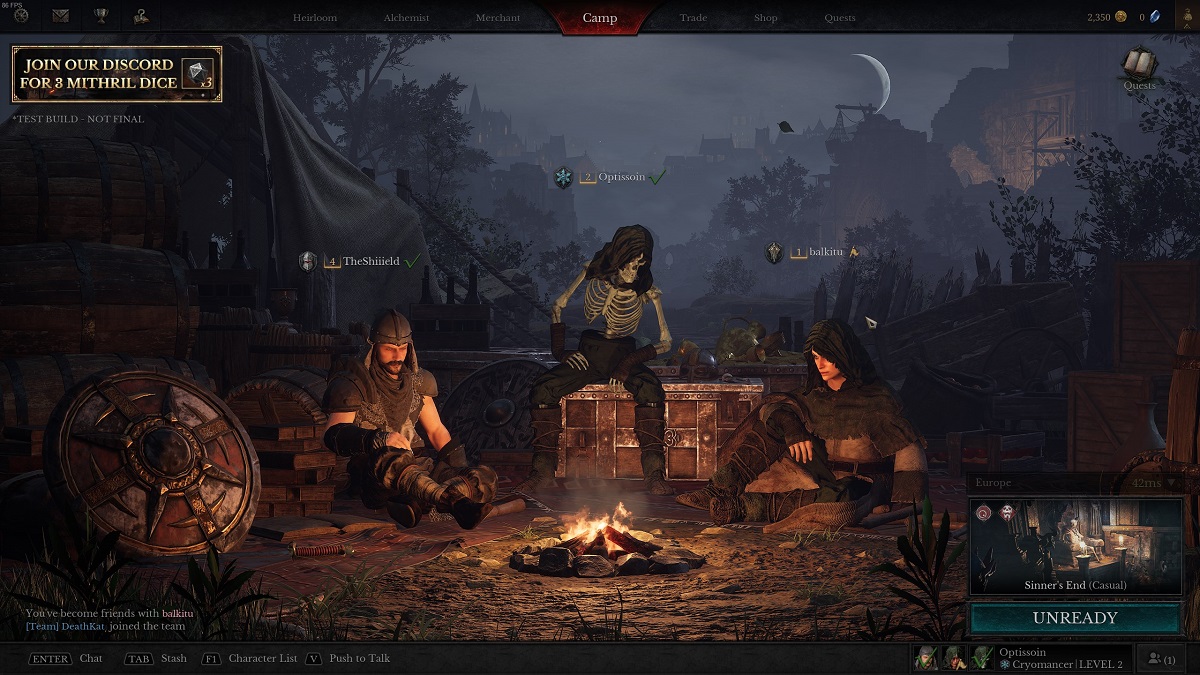Open the Quests book icon
Viewport: 1200px width, 675px height.
(x=1139, y=66)
